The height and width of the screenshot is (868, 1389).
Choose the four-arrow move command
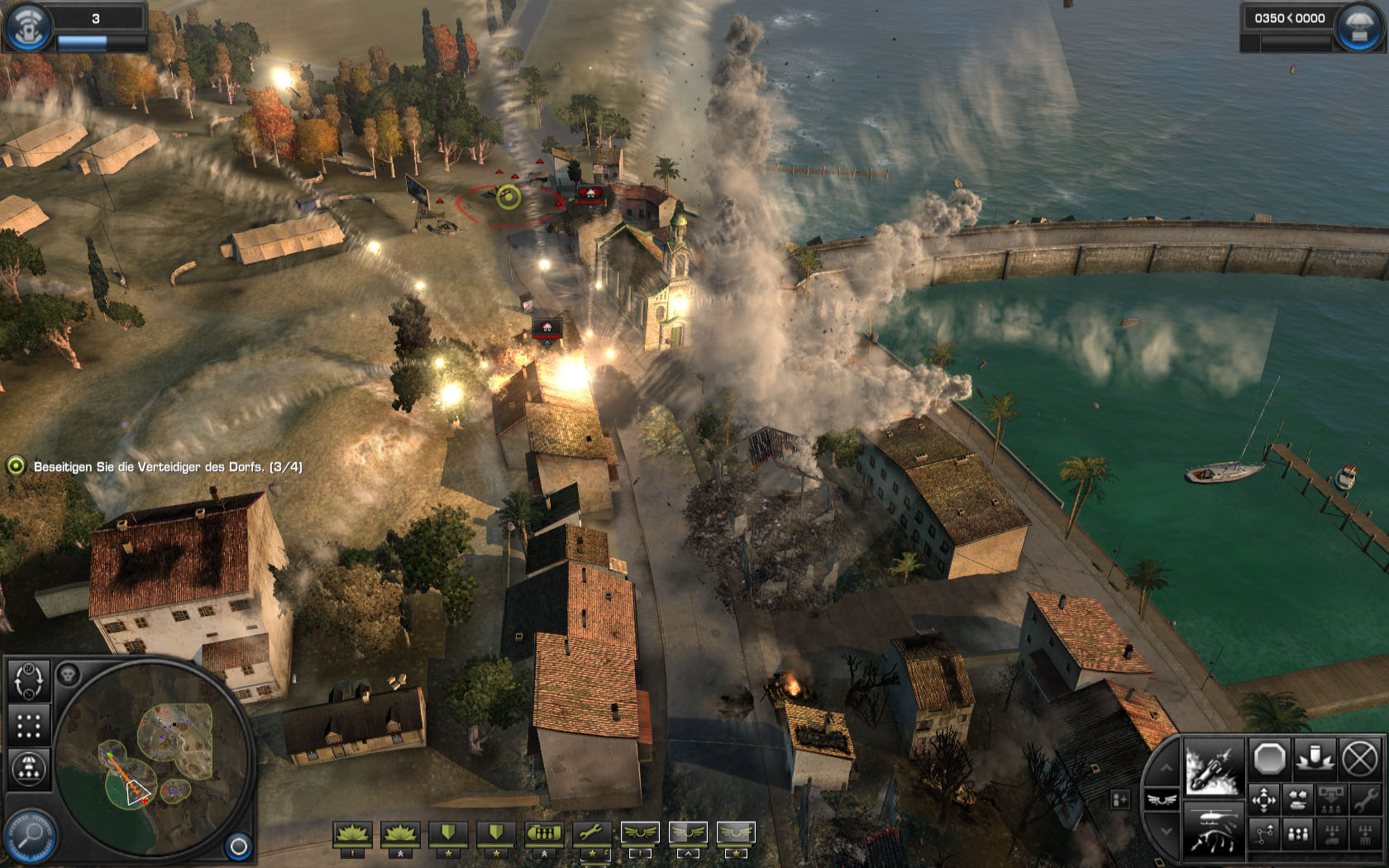click(x=1264, y=800)
